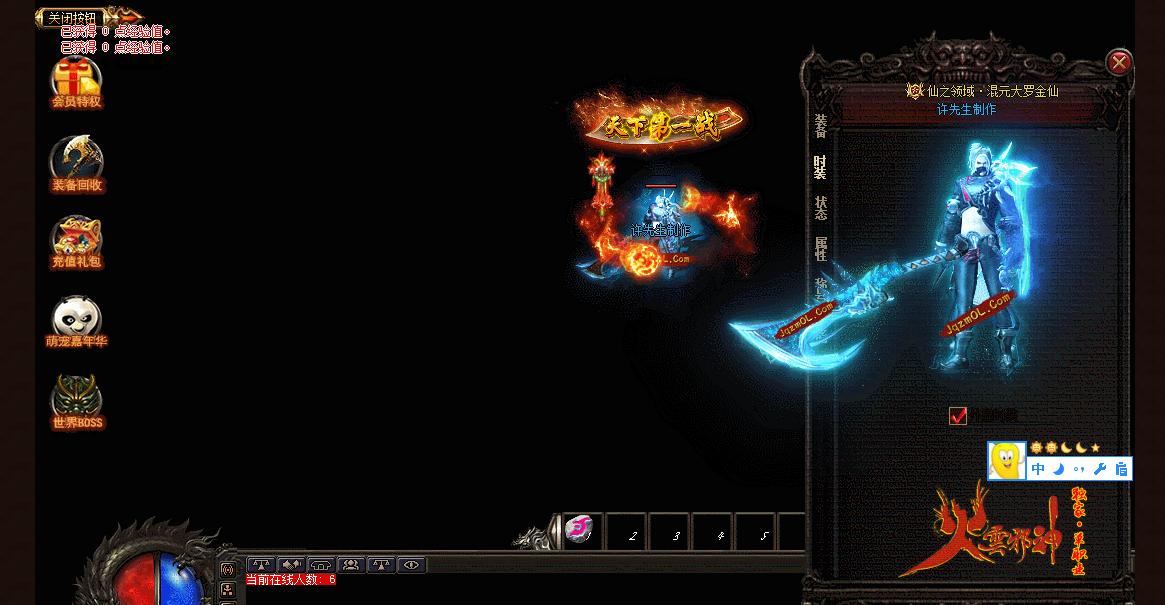1165x605 pixels.
Task: Show the 属性 attributes tab
Action: (820, 248)
